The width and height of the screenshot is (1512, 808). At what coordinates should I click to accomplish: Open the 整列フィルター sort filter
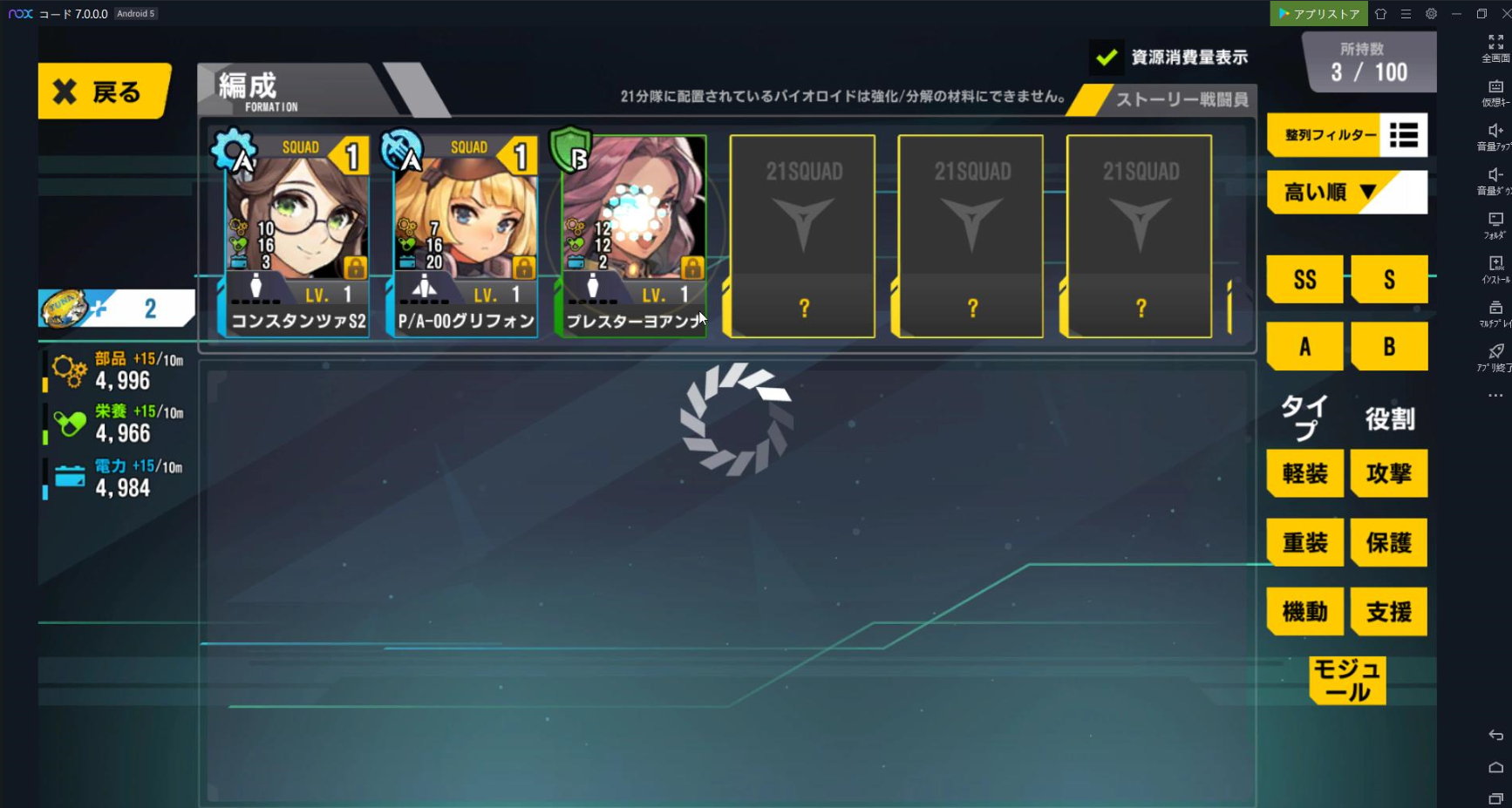point(1346,135)
